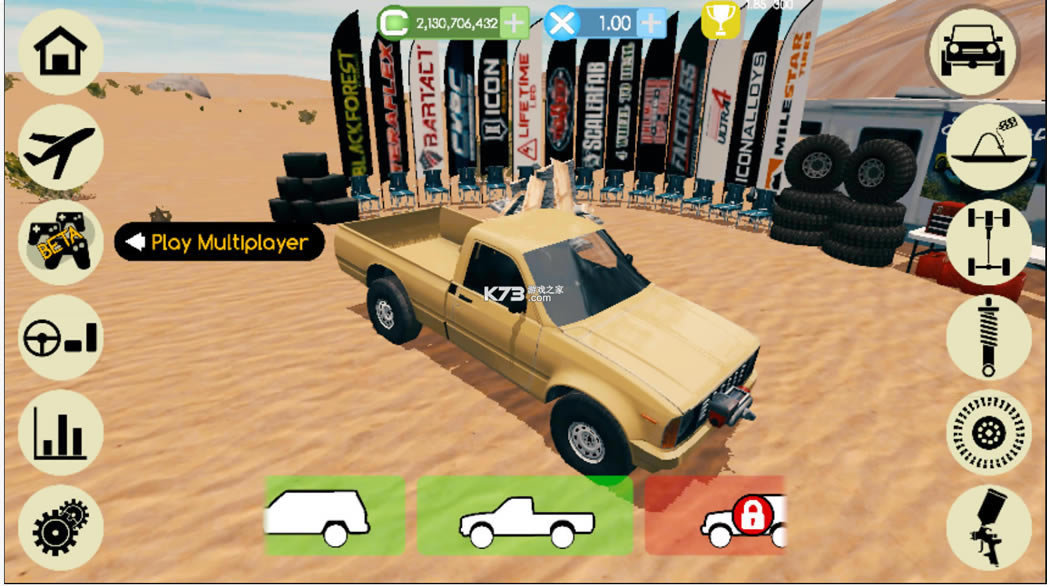Select the pickup truck body style
Screen dimensions: 1047x586
point(525,515)
